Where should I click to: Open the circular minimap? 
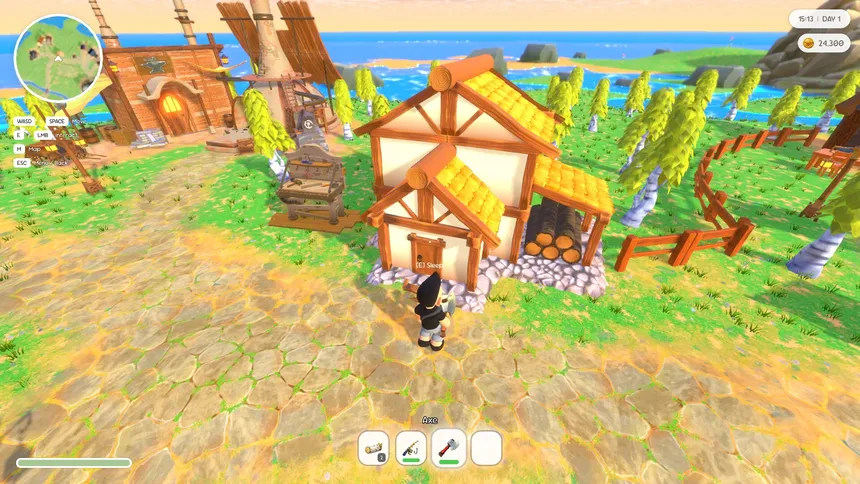point(58,57)
